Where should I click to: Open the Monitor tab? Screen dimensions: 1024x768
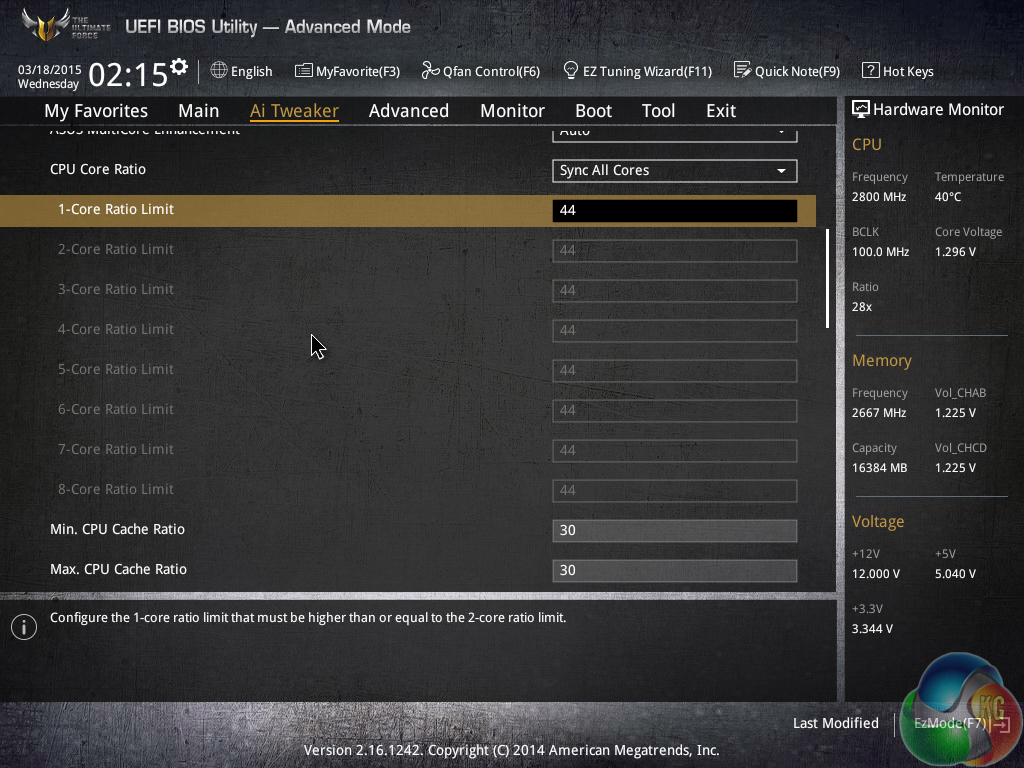click(512, 111)
